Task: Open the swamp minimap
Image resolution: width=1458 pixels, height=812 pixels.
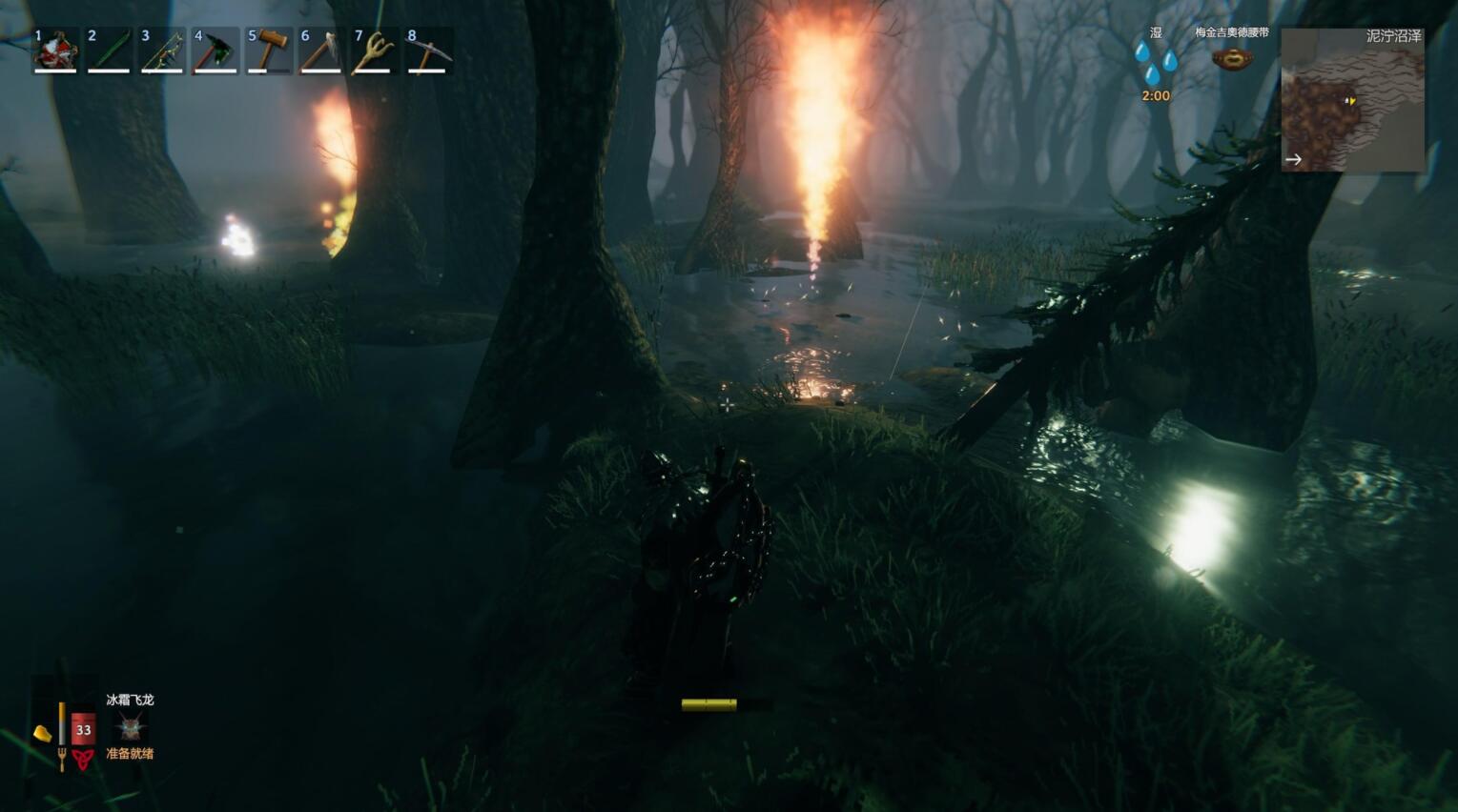Action: (x=1352, y=100)
